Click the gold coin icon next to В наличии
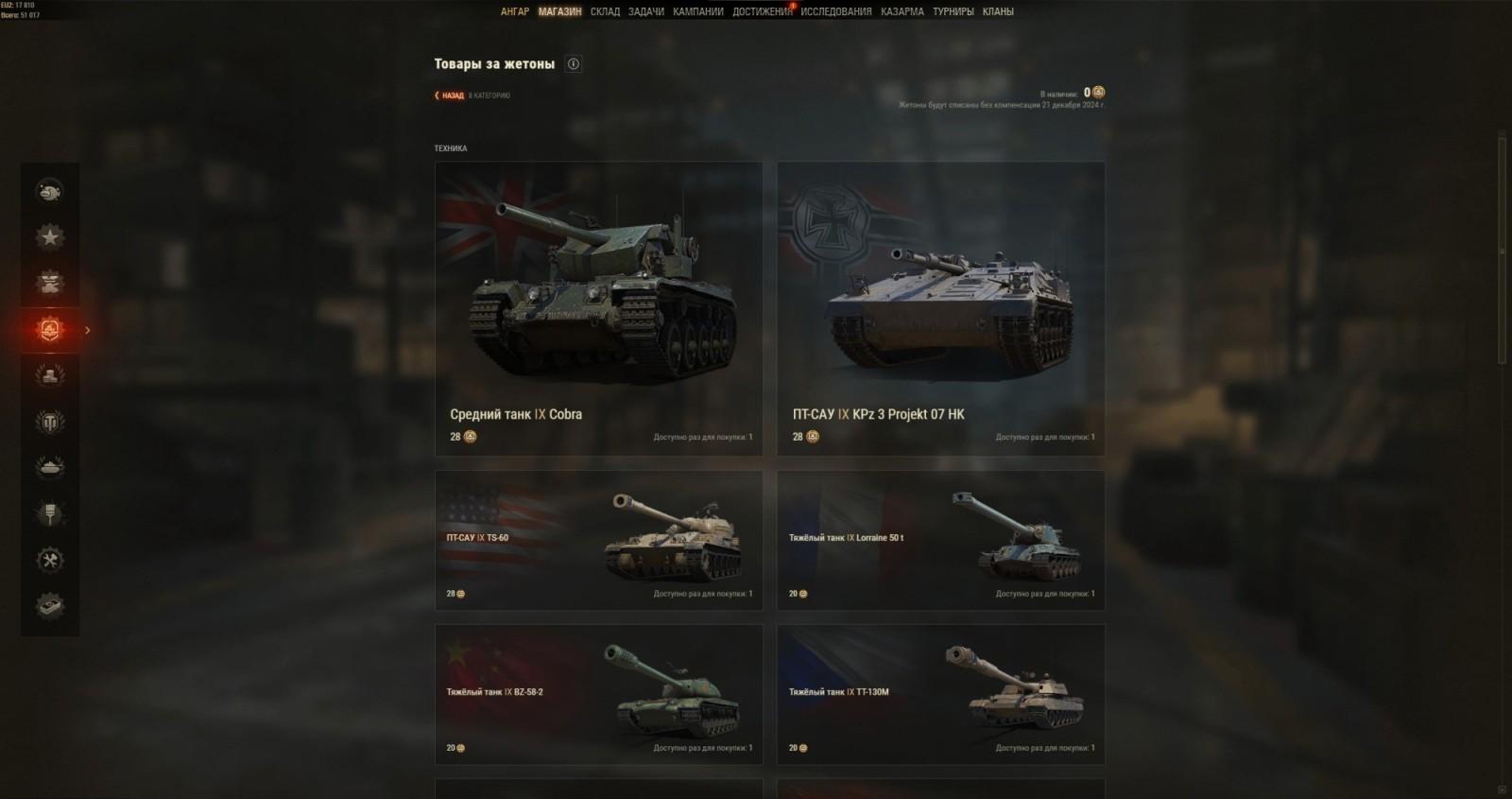 click(1100, 94)
